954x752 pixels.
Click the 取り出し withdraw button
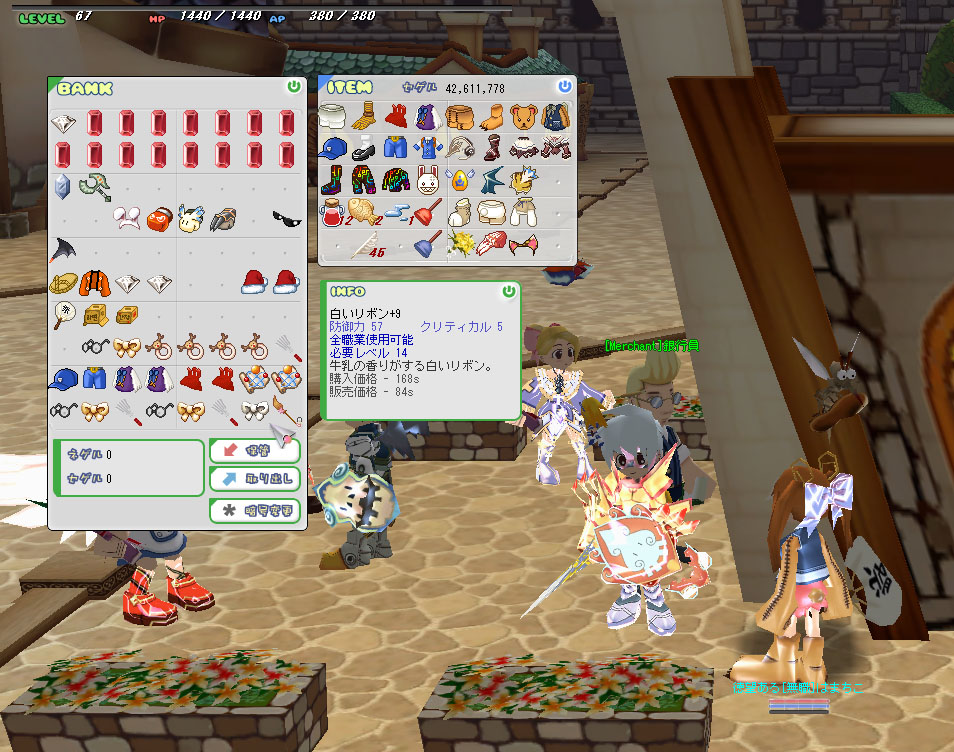pos(255,480)
